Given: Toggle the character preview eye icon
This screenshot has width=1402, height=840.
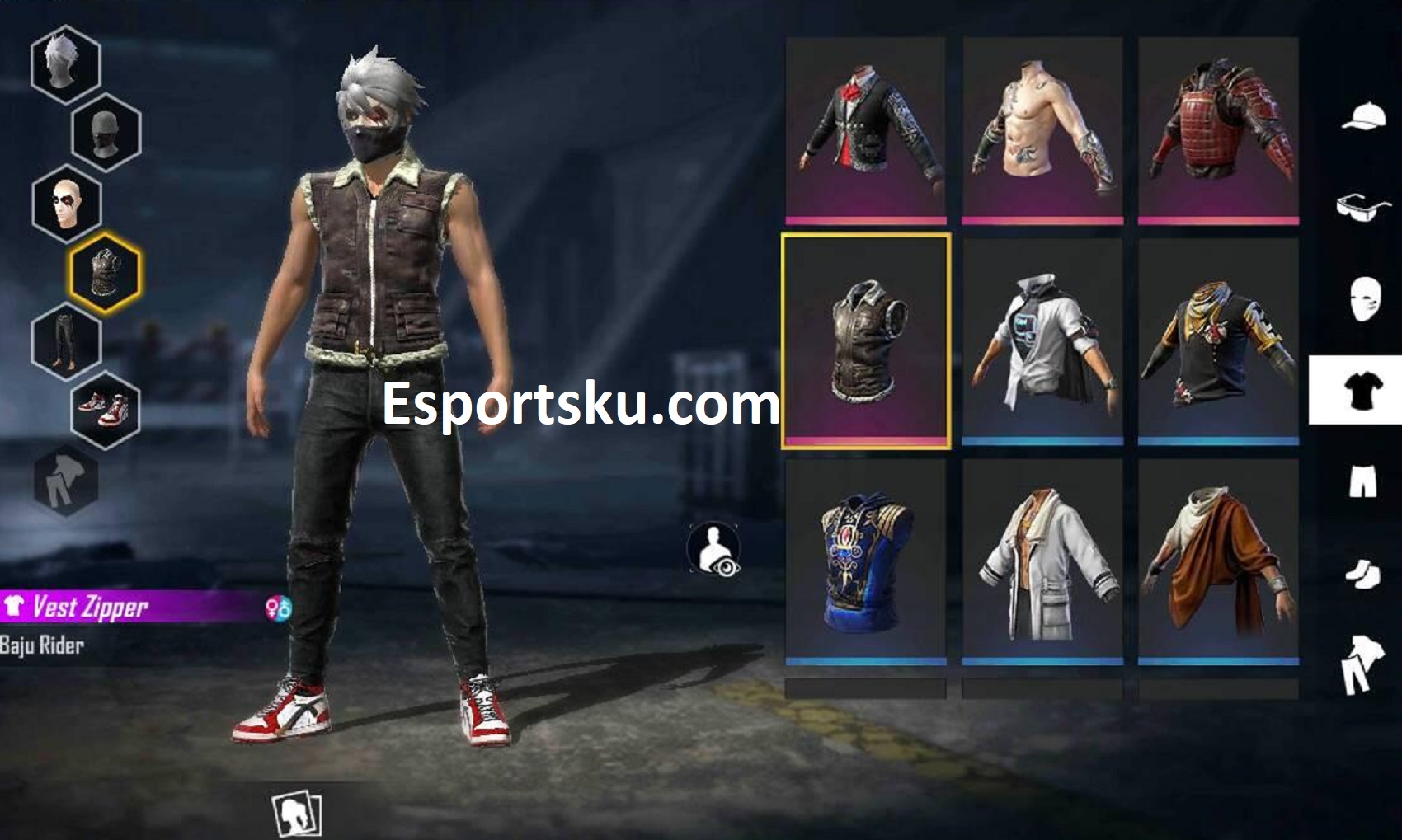Looking at the screenshot, I should click(x=713, y=548).
